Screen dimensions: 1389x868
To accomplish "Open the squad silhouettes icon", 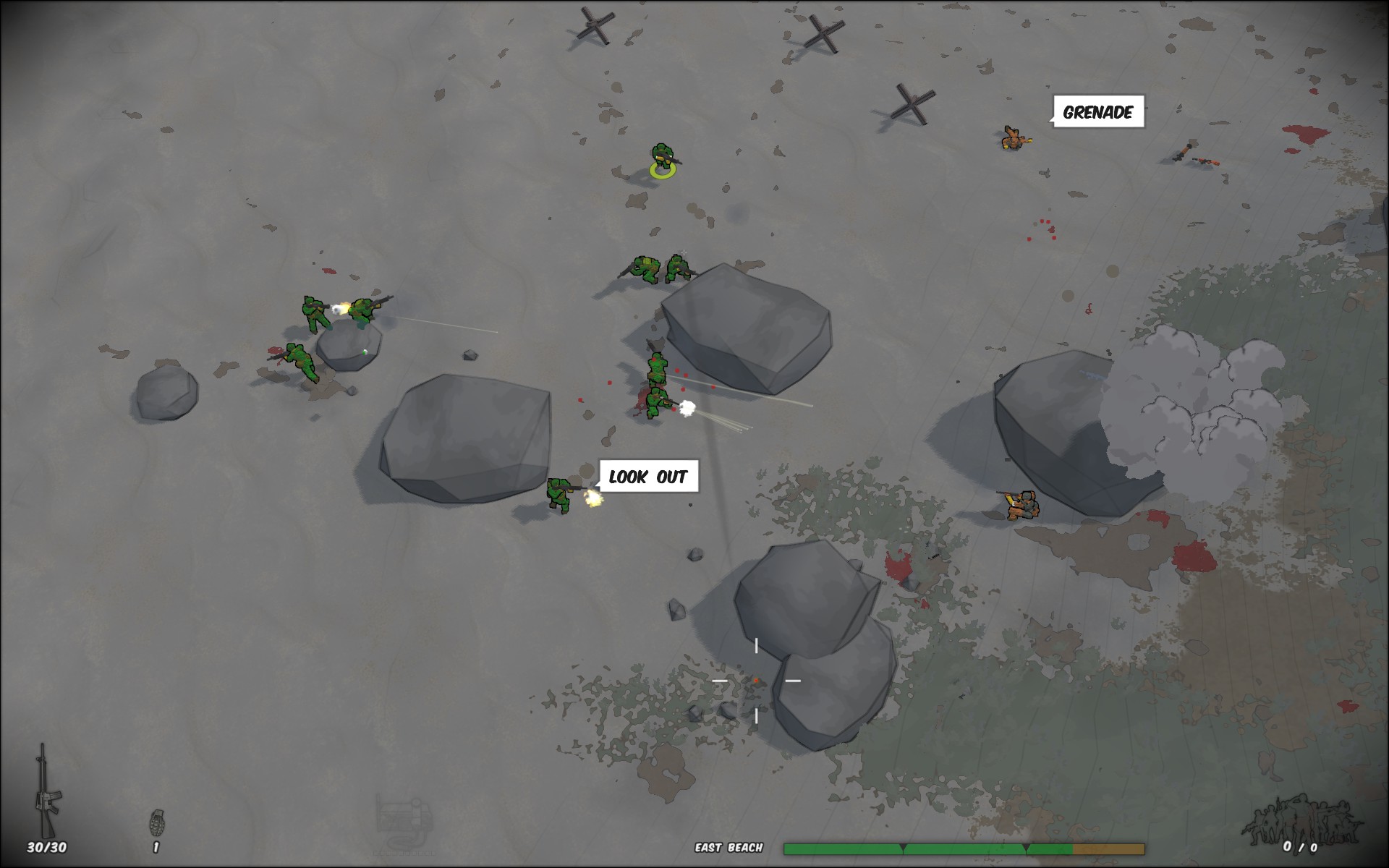I will [1297, 820].
